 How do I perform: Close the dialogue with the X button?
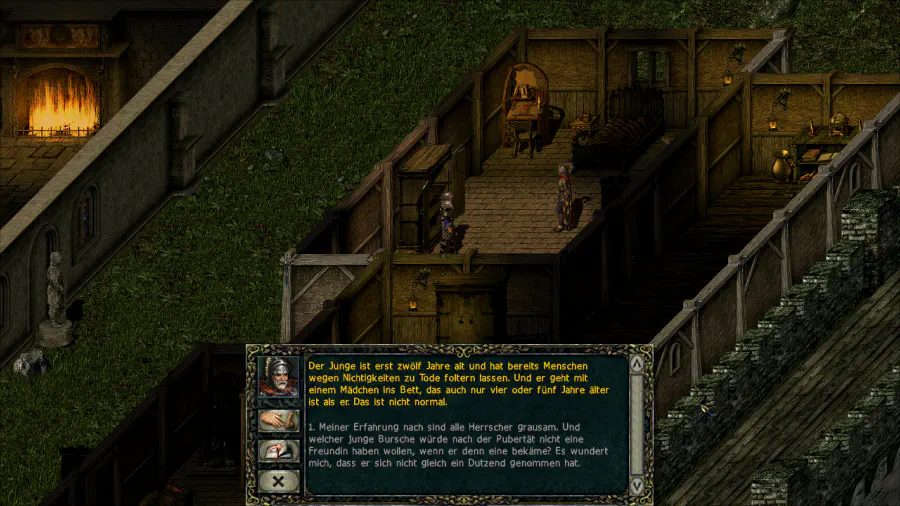pyautogui.click(x=278, y=481)
